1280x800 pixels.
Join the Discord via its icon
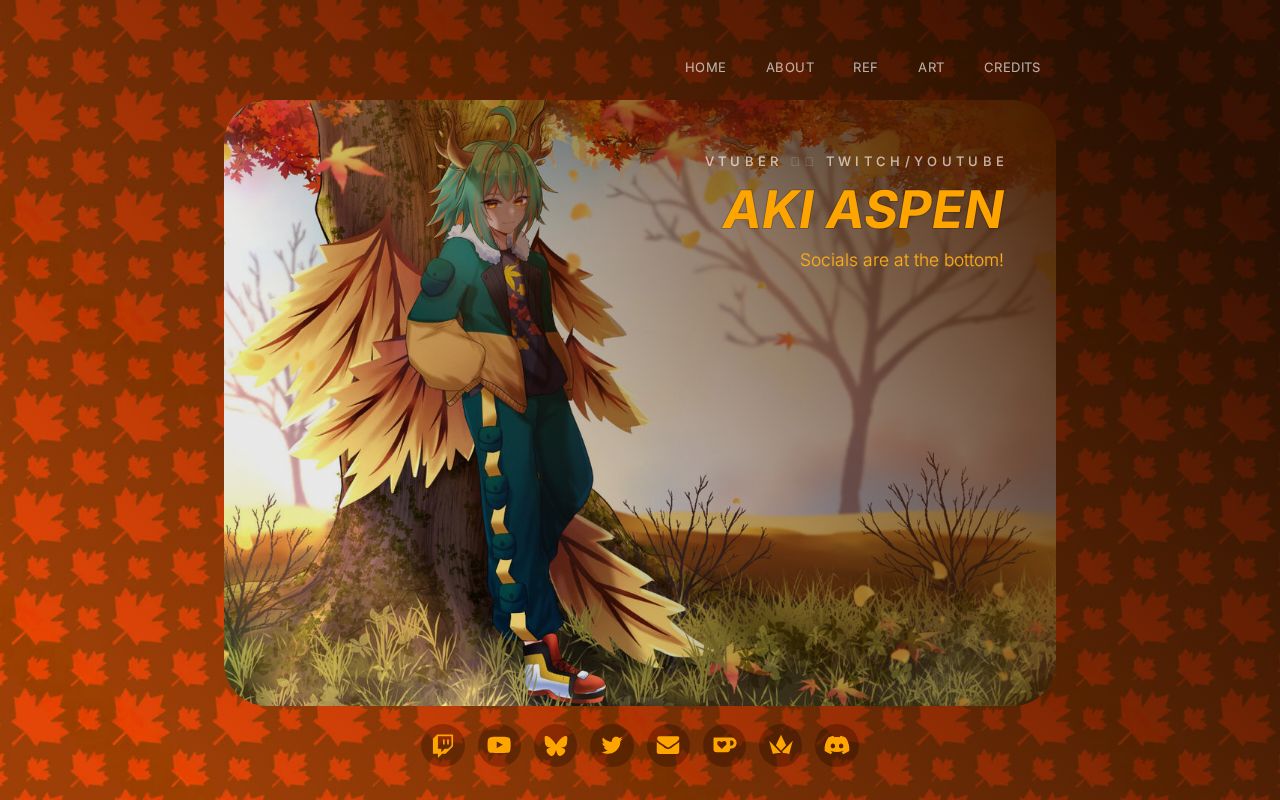(835, 744)
